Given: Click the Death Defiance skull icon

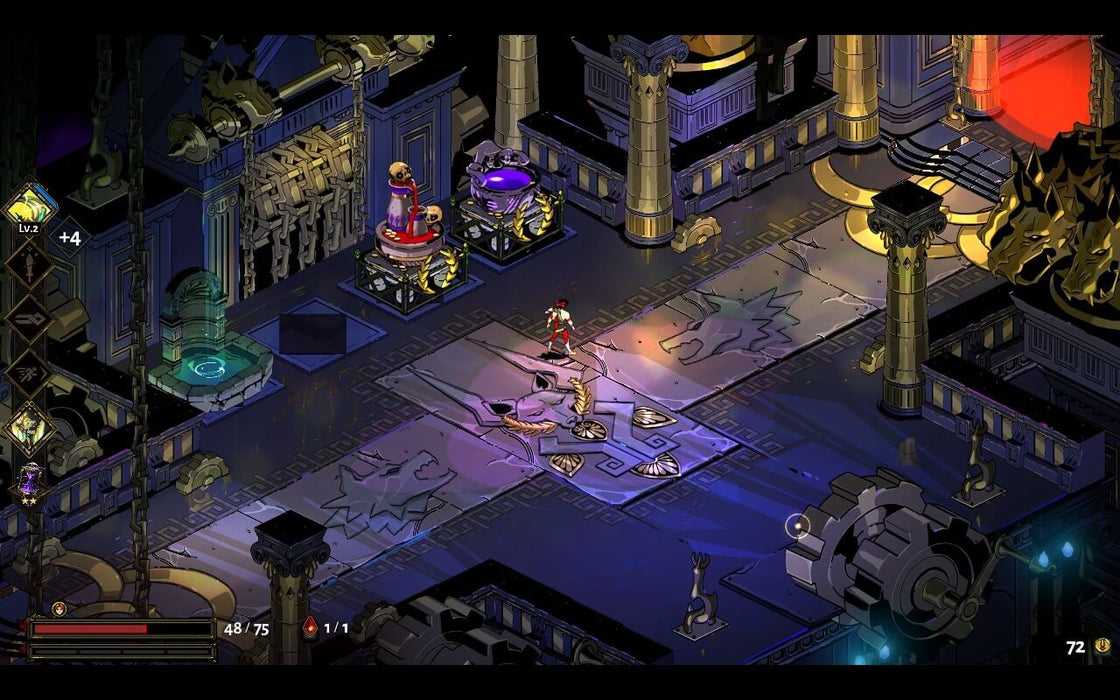Looking at the screenshot, I should pyautogui.click(x=59, y=608).
